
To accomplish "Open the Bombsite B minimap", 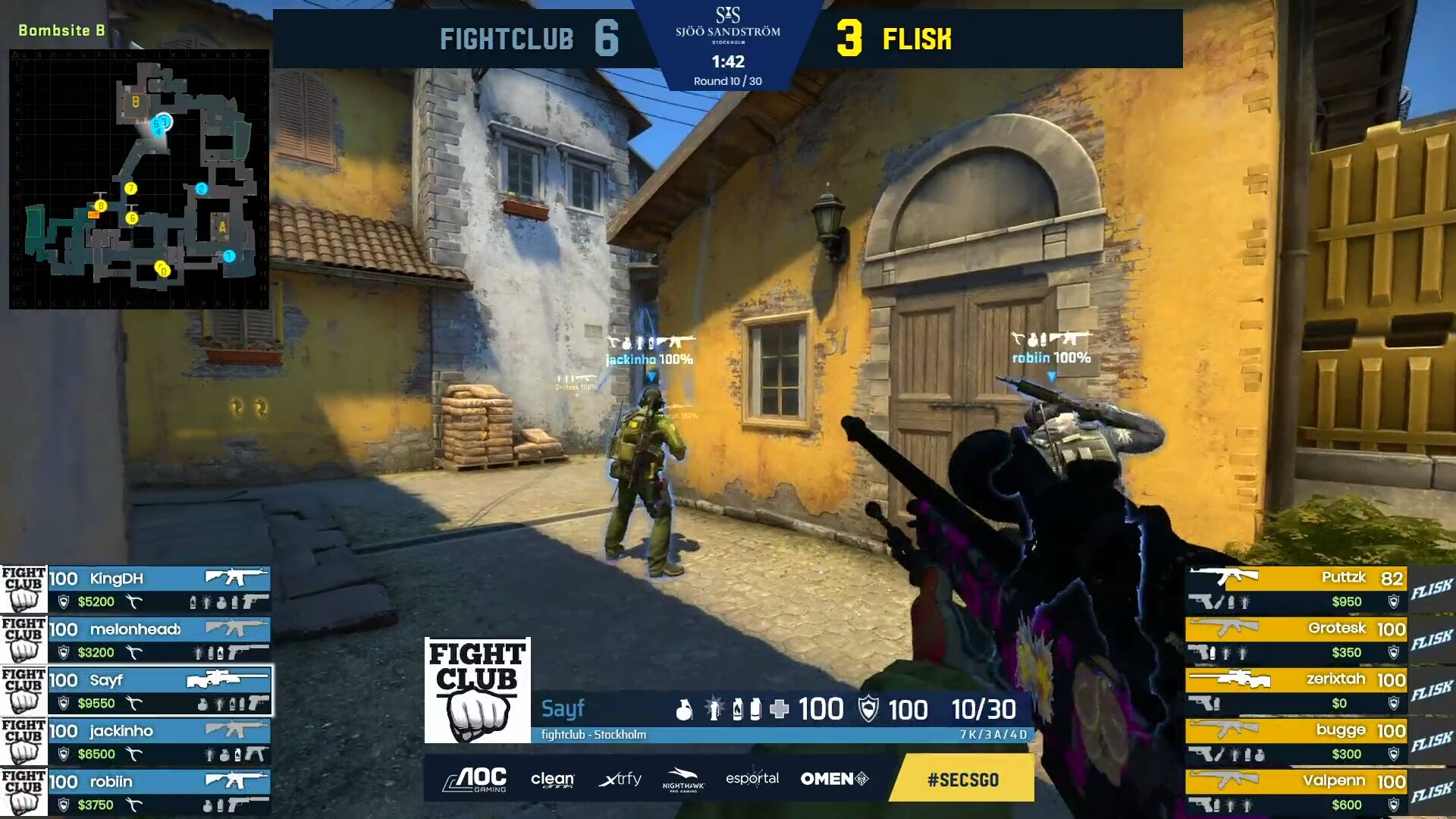I will 139,179.
